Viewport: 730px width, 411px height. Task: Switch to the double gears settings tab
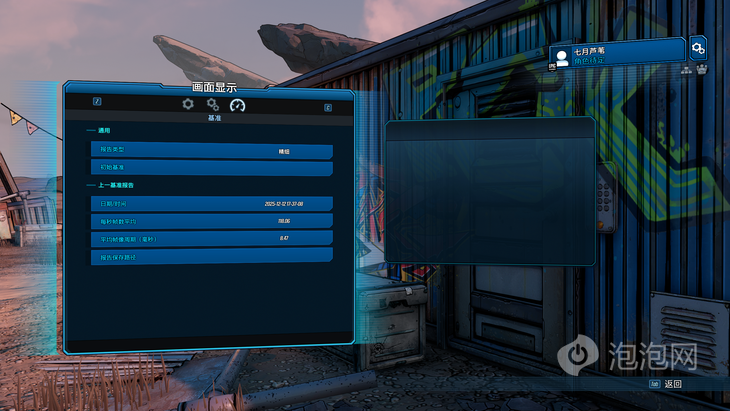coord(212,104)
